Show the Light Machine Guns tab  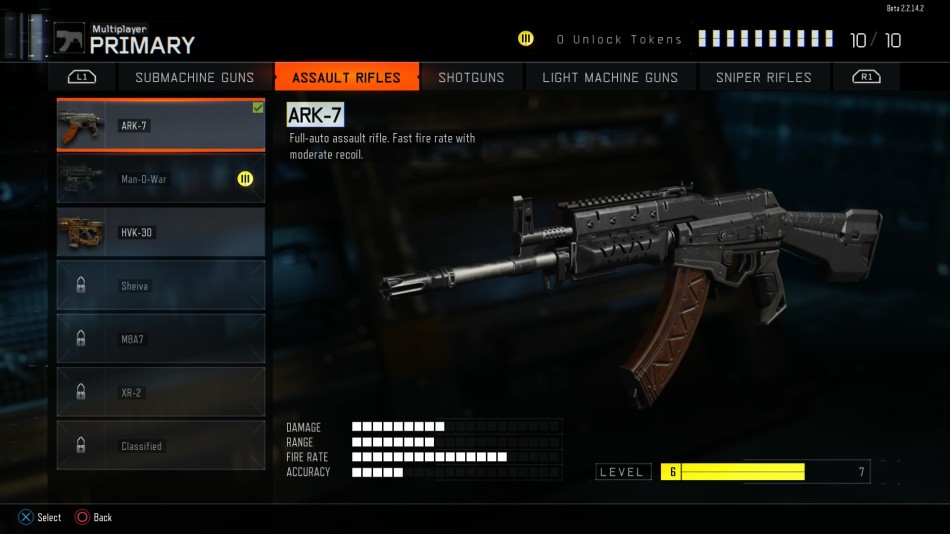[x=610, y=77]
